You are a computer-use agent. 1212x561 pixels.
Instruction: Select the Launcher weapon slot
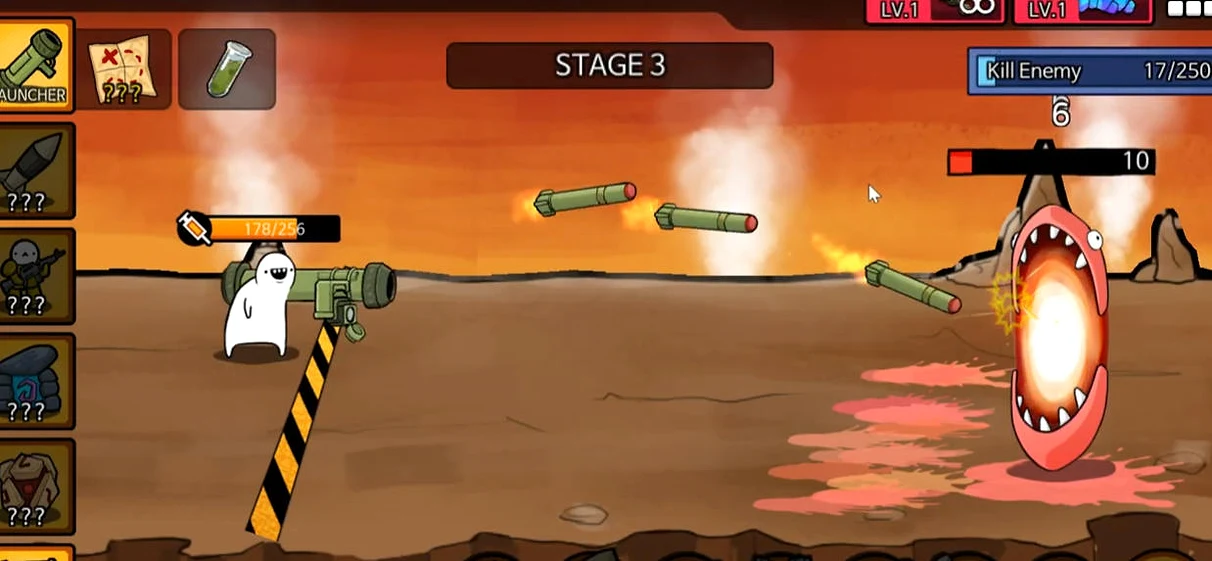point(35,65)
